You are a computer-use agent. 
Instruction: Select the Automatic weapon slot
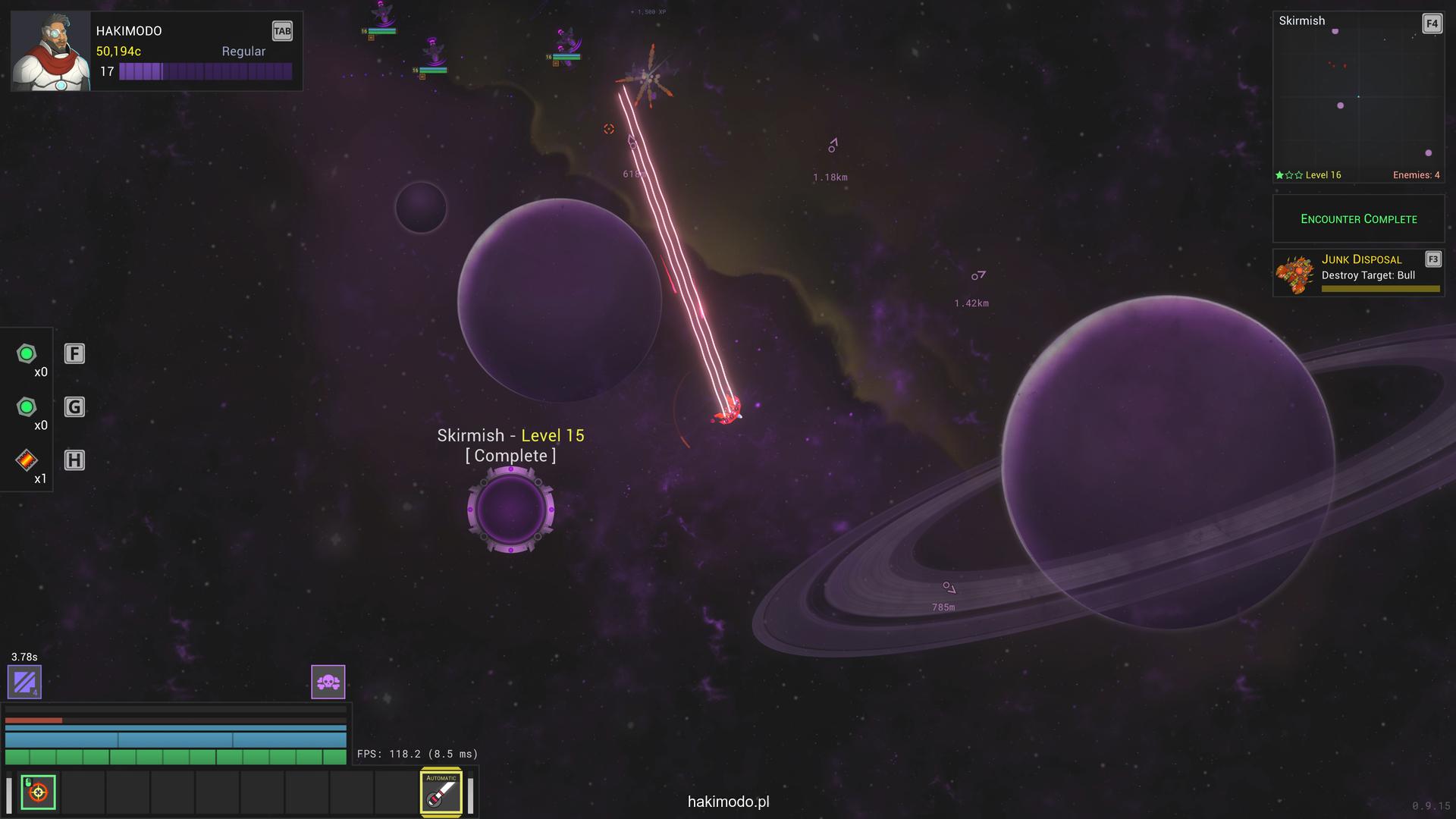[441, 792]
